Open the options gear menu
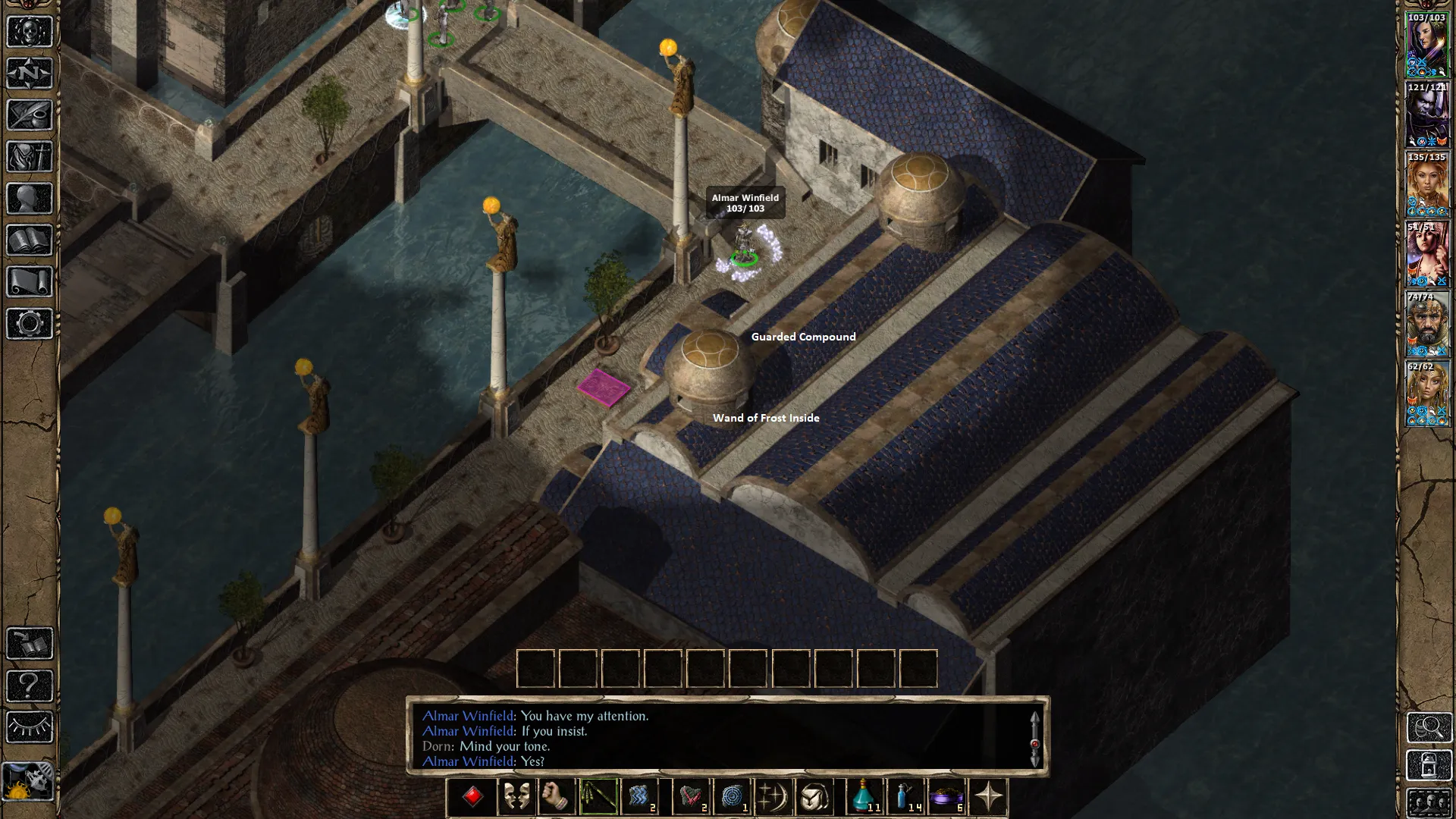Image resolution: width=1456 pixels, height=819 pixels. pyautogui.click(x=30, y=324)
